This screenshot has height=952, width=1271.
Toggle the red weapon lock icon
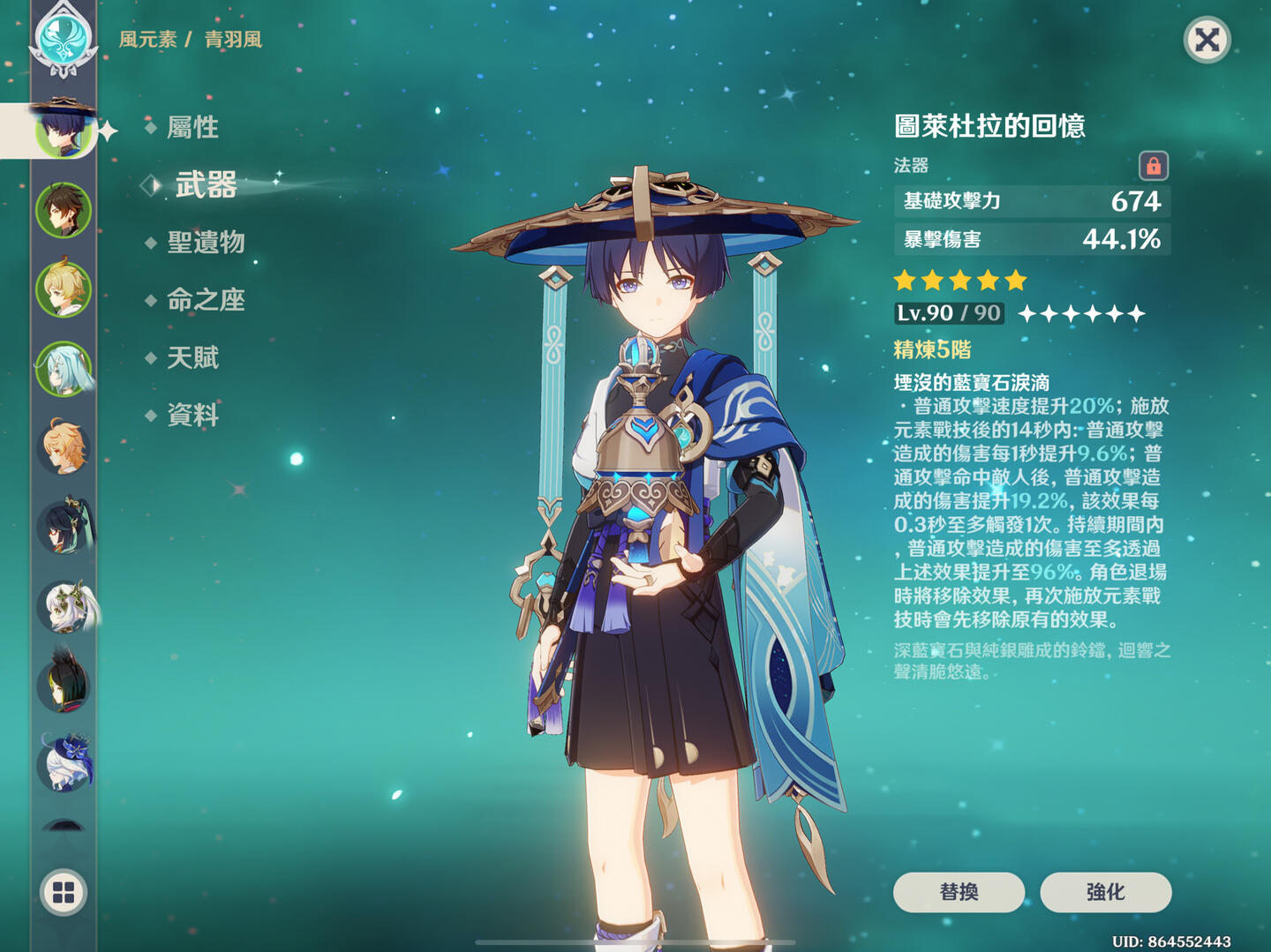[x=1153, y=166]
